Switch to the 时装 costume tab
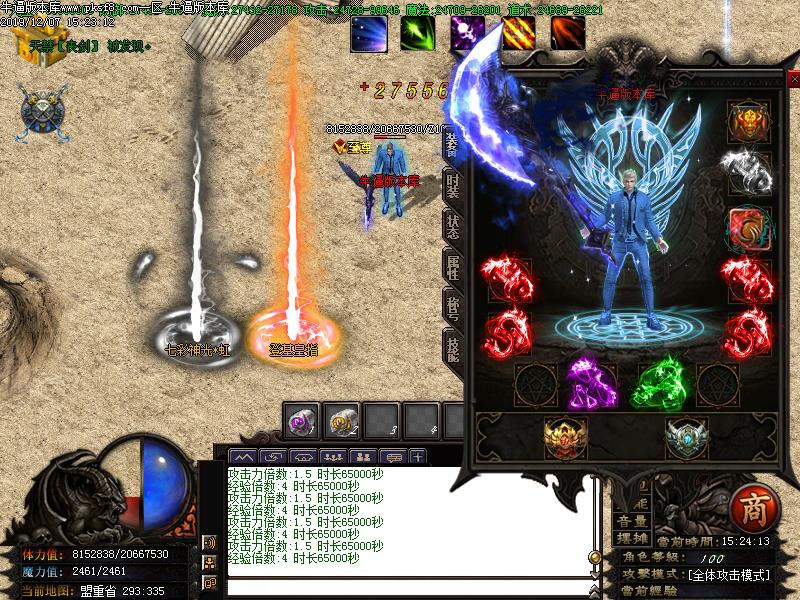Viewport: 800px width, 600px height. pyautogui.click(x=453, y=185)
